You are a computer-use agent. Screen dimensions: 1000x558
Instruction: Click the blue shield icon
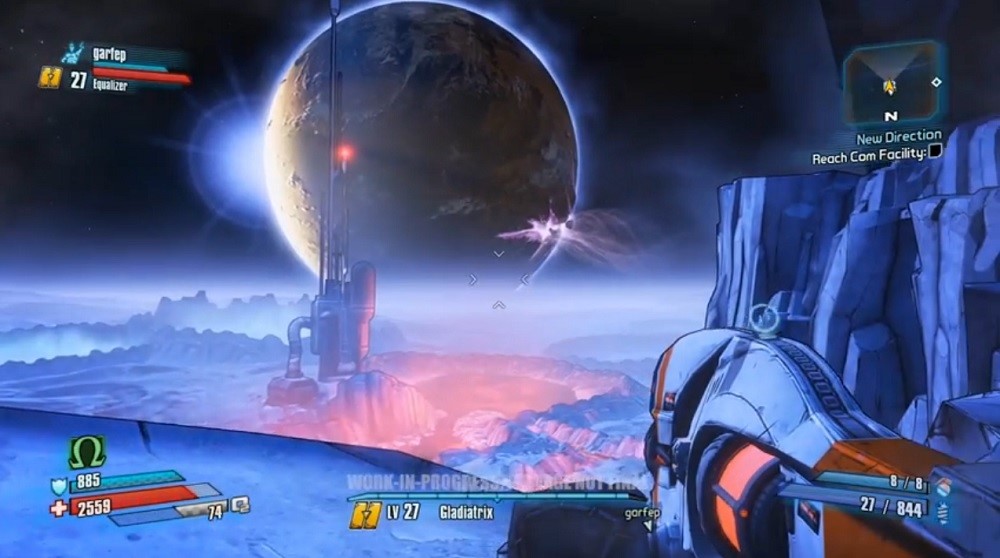[x=59, y=487]
